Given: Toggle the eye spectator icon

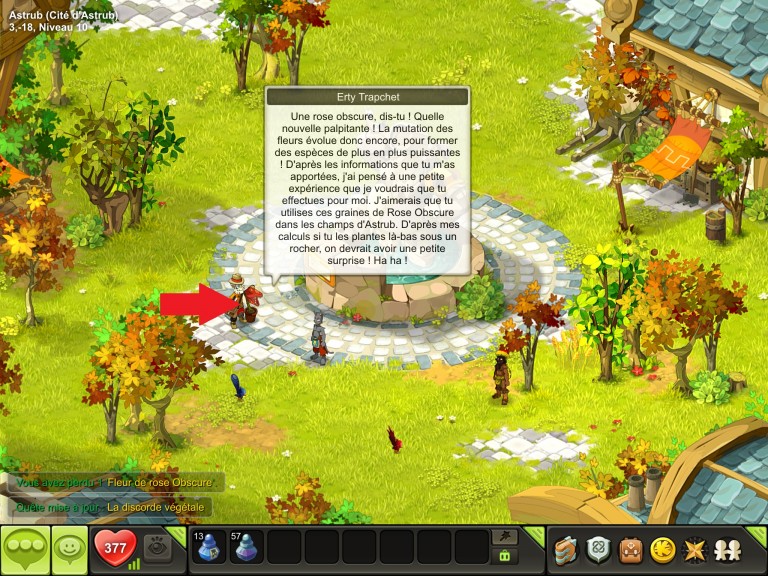Looking at the screenshot, I should click(x=156, y=548).
